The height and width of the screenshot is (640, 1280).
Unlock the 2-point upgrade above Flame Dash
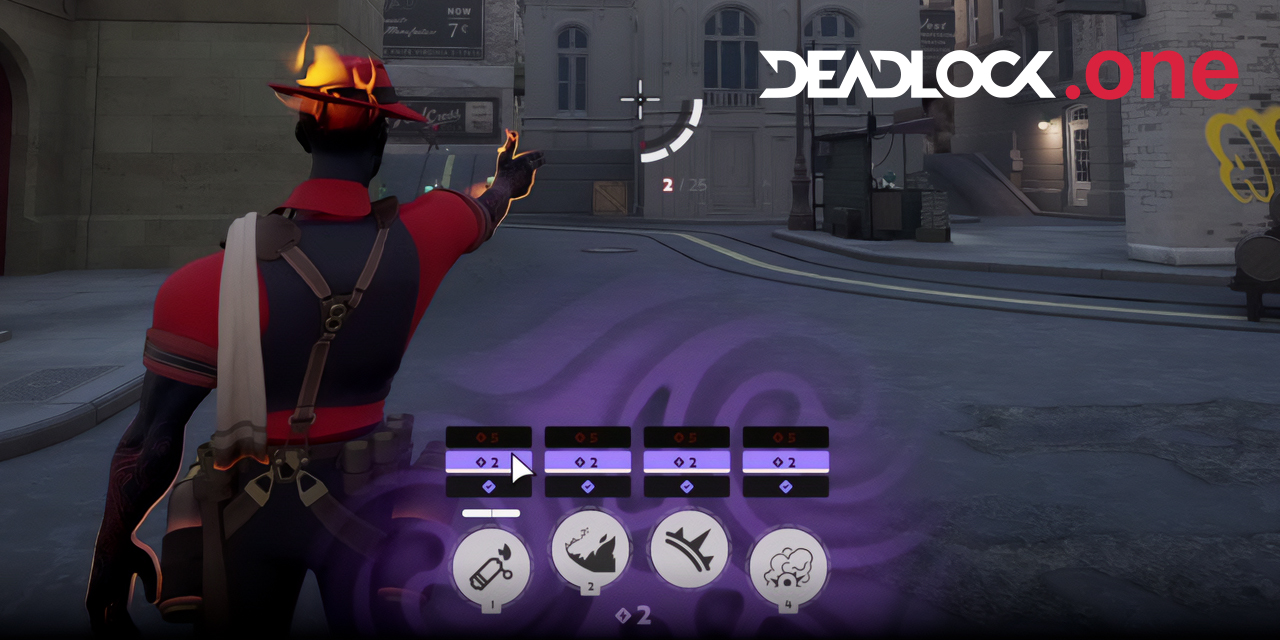pyautogui.click(x=588, y=462)
